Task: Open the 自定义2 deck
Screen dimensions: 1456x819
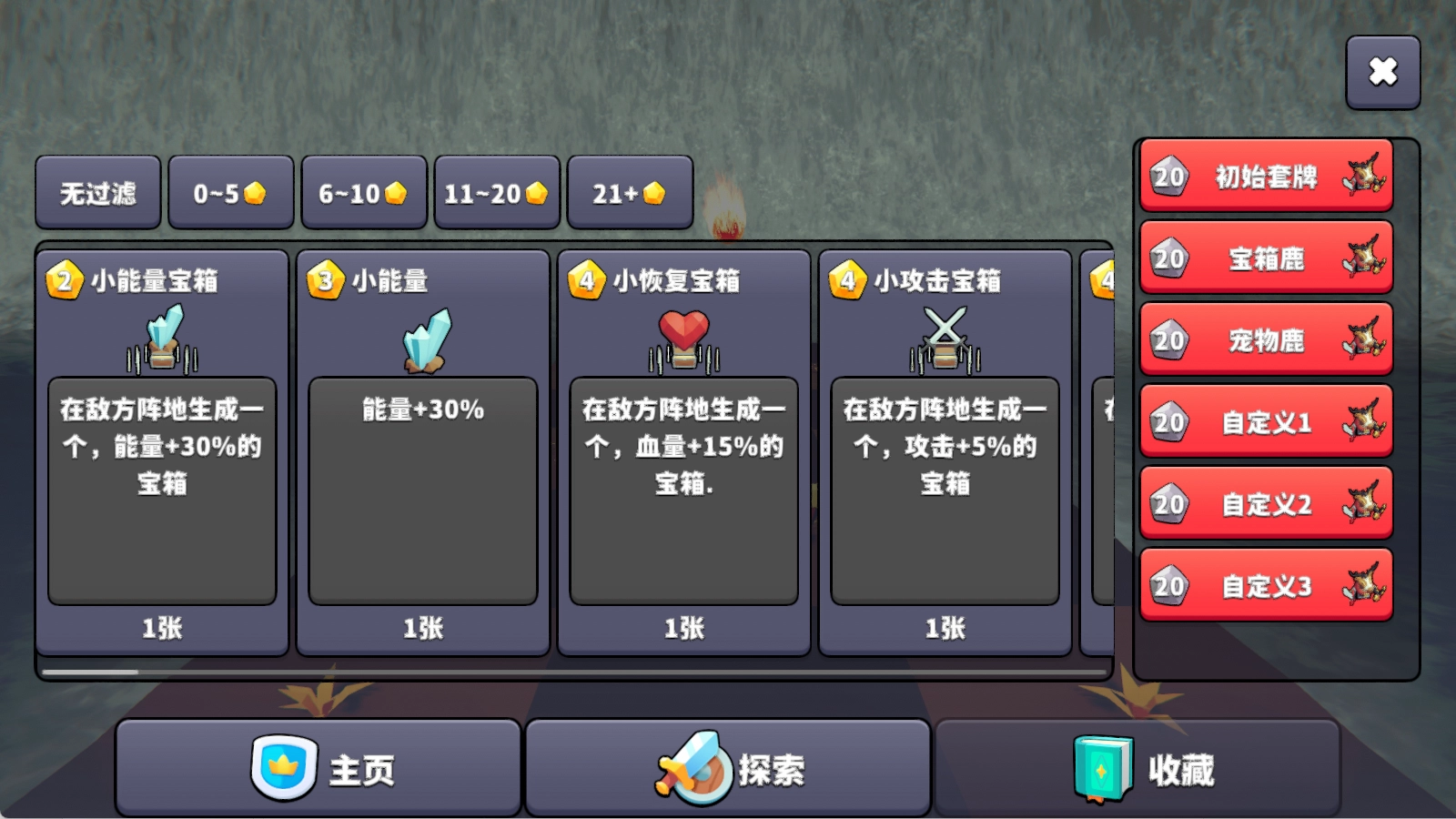Action: (x=1265, y=504)
